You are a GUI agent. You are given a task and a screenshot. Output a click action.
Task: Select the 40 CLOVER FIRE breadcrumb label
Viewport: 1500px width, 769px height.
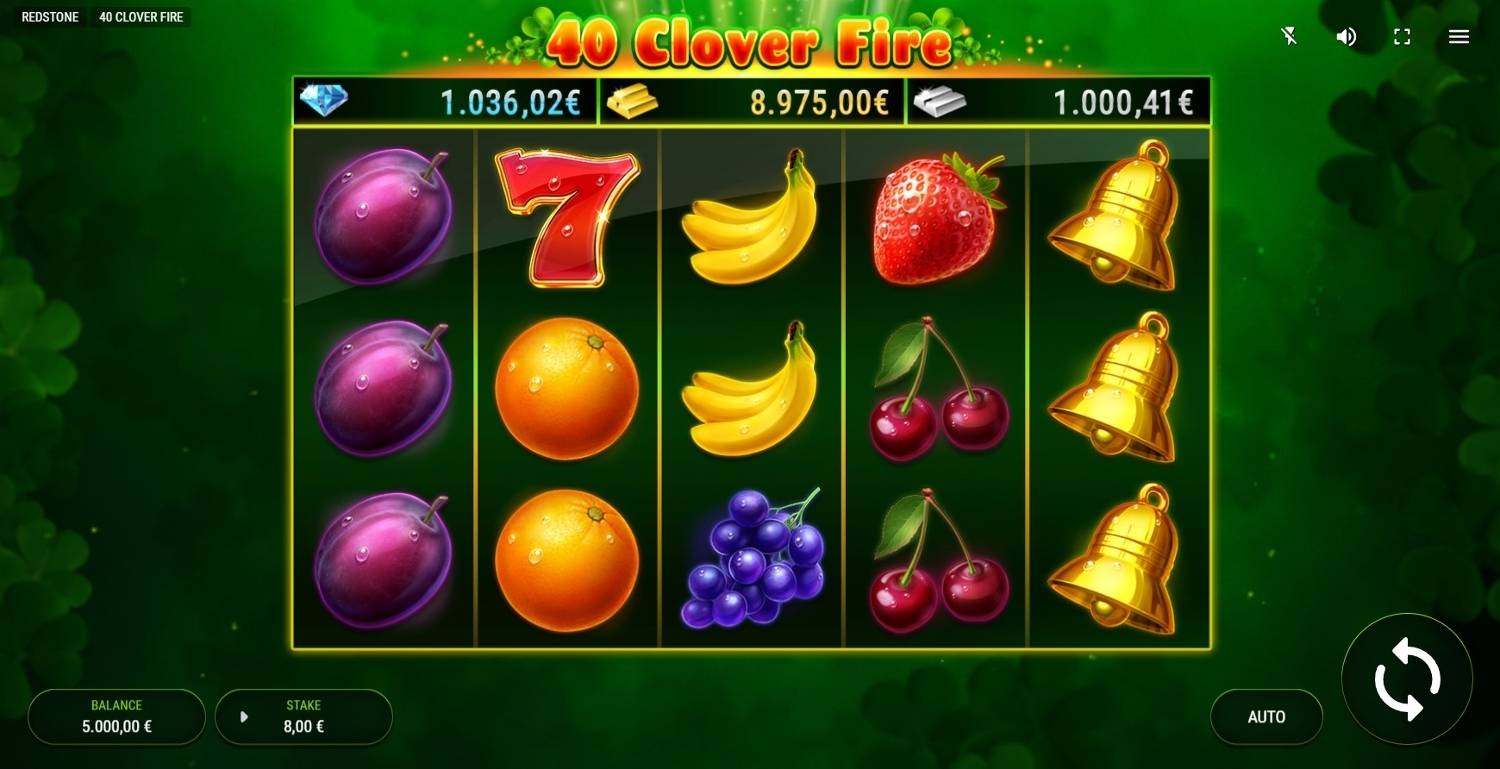(x=140, y=16)
